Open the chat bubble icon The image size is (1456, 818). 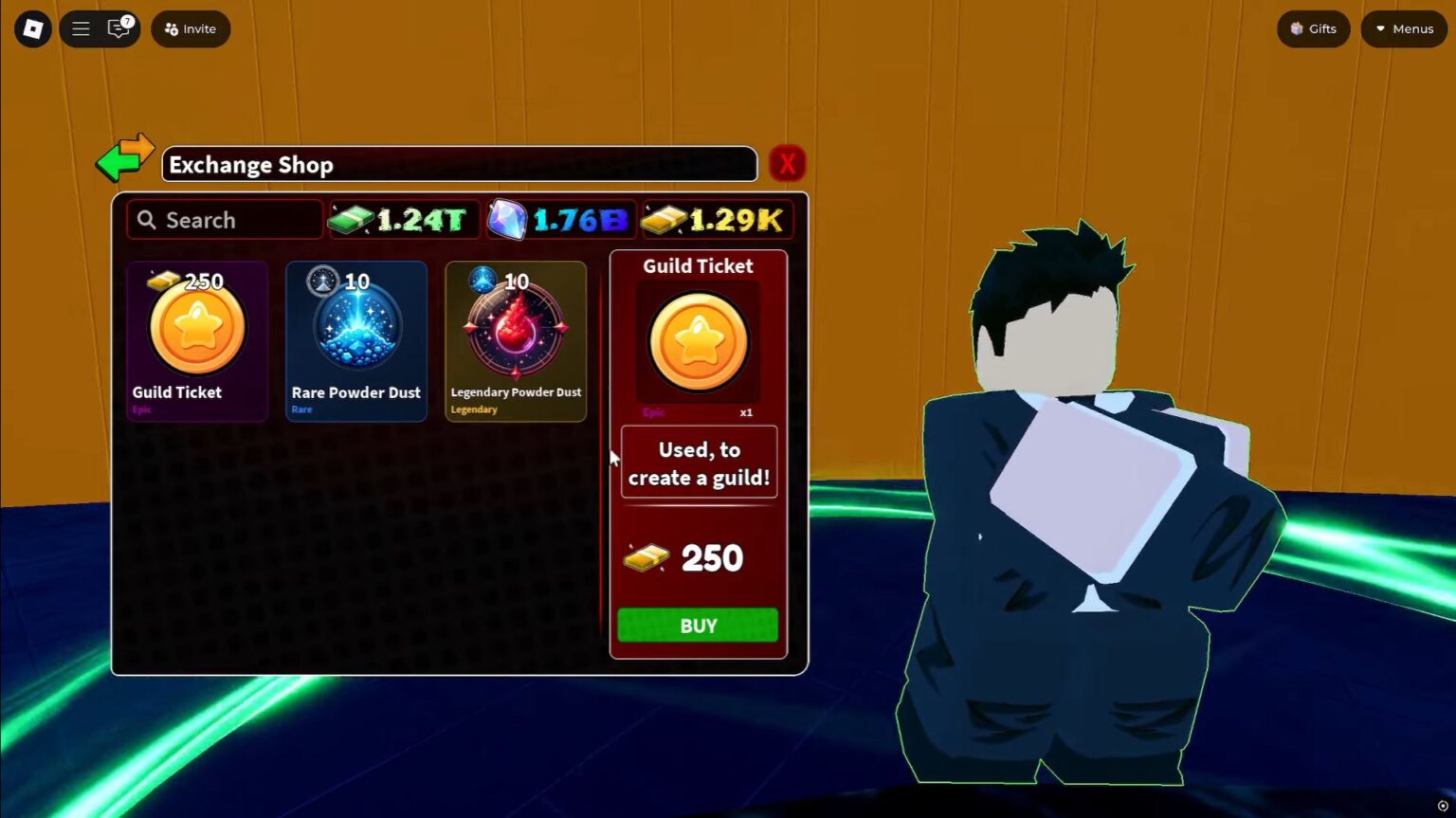[x=118, y=29]
